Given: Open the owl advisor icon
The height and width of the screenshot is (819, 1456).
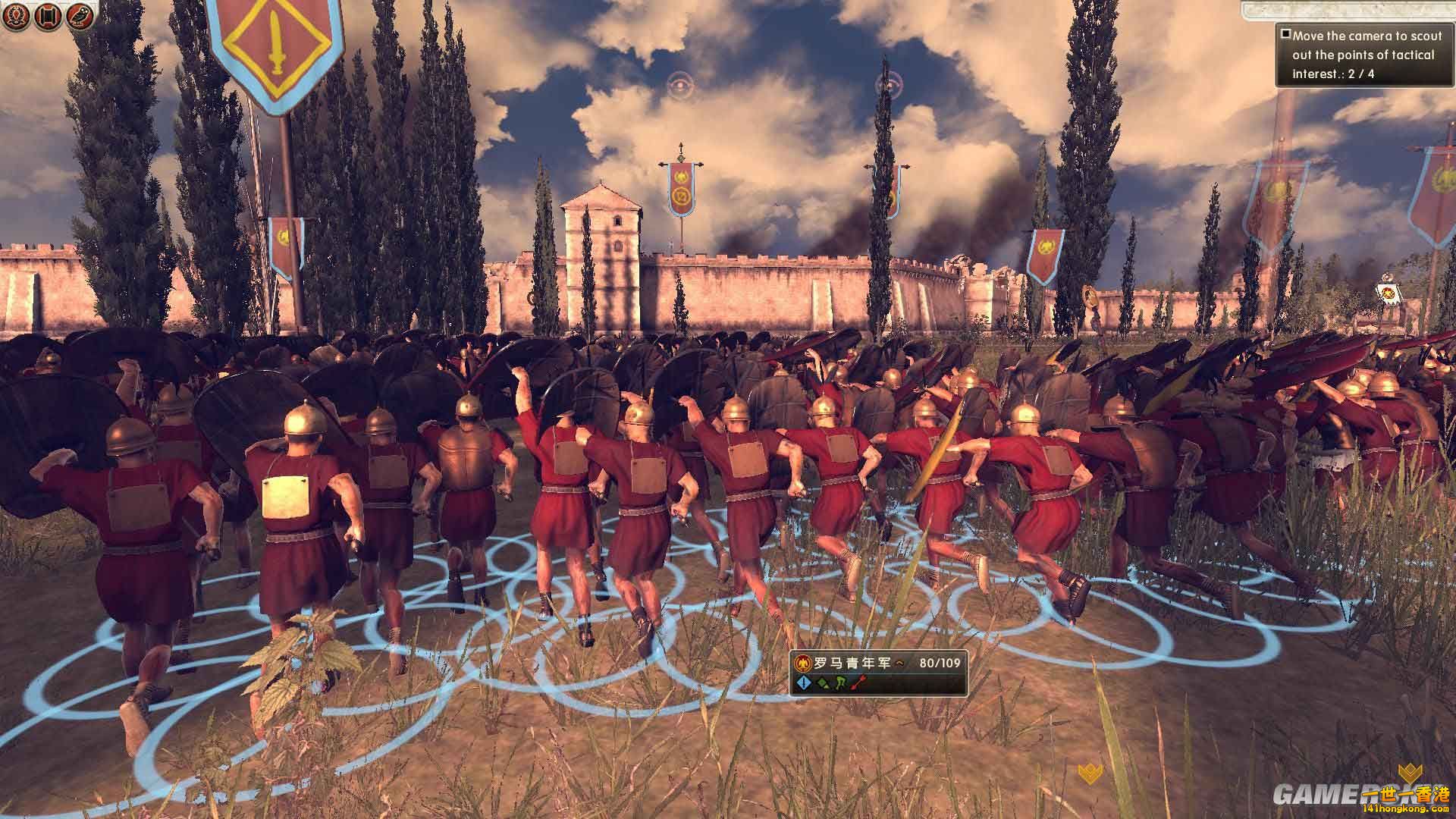Looking at the screenshot, I should click(78, 15).
